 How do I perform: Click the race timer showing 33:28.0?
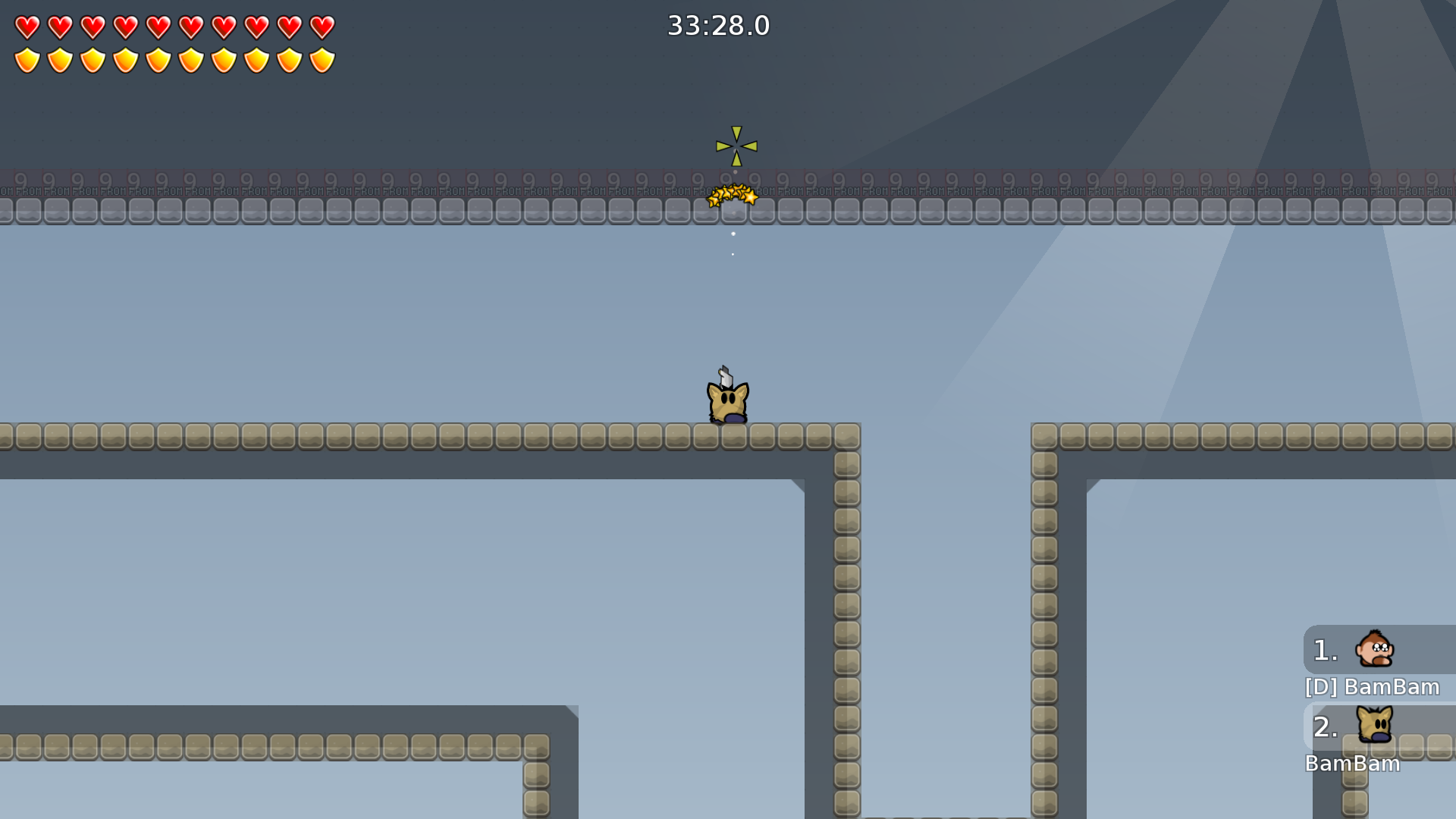pos(717,25)
